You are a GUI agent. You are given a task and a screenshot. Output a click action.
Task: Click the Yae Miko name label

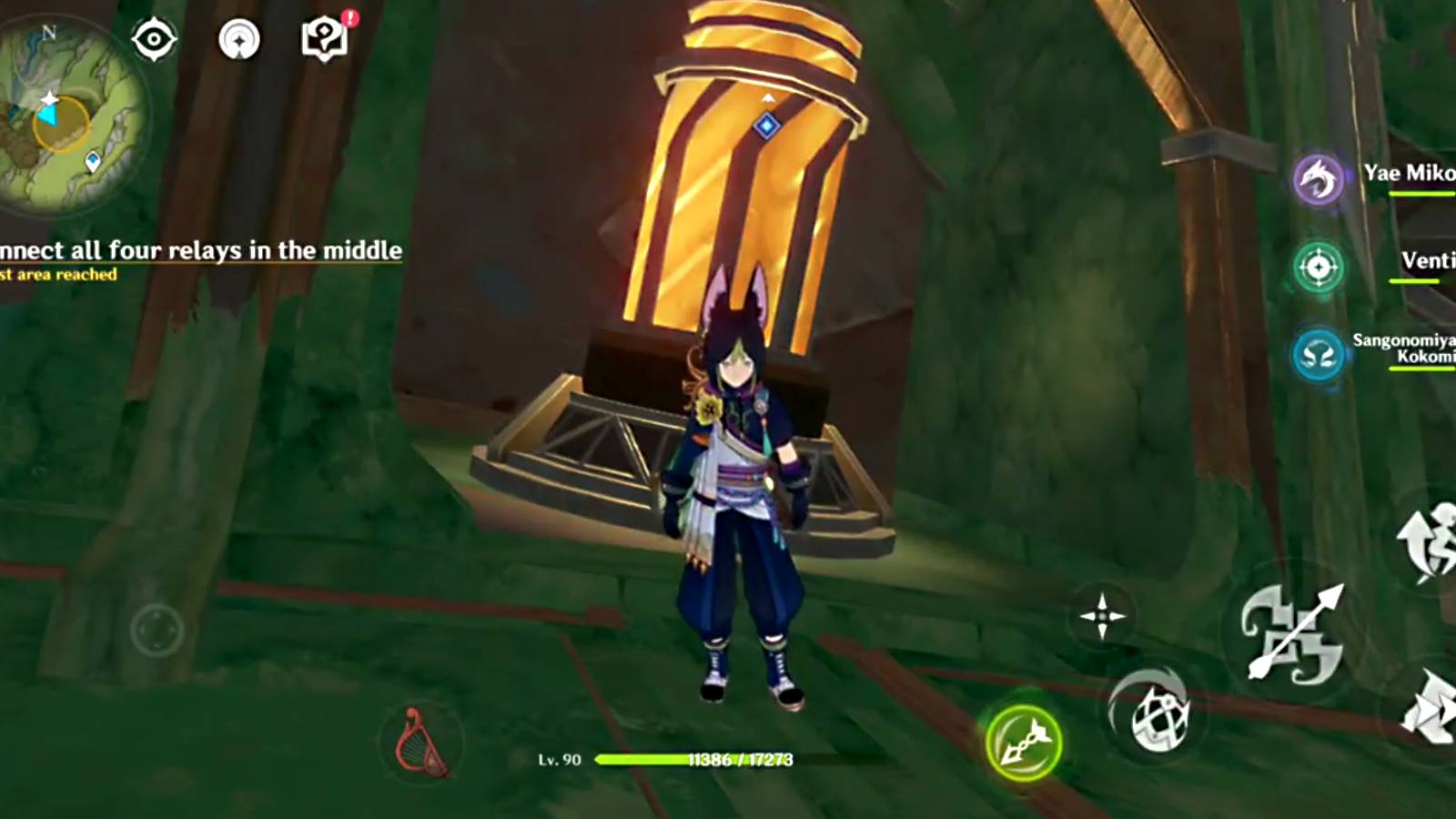click(x=1409, y=175)
